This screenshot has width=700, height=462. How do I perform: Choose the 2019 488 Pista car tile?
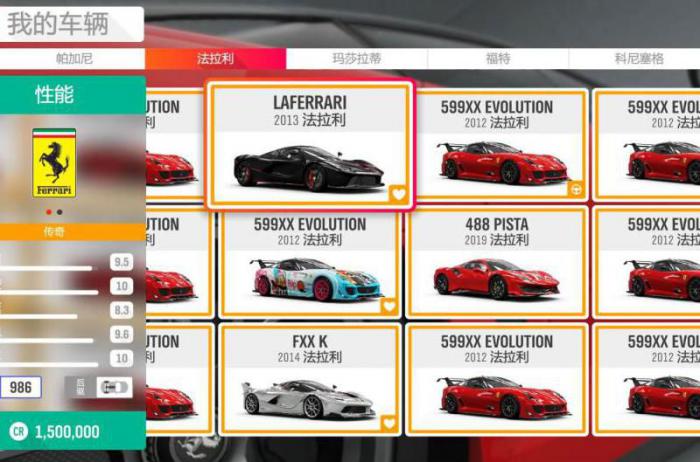pyautogui.click(x=497, y=260)
